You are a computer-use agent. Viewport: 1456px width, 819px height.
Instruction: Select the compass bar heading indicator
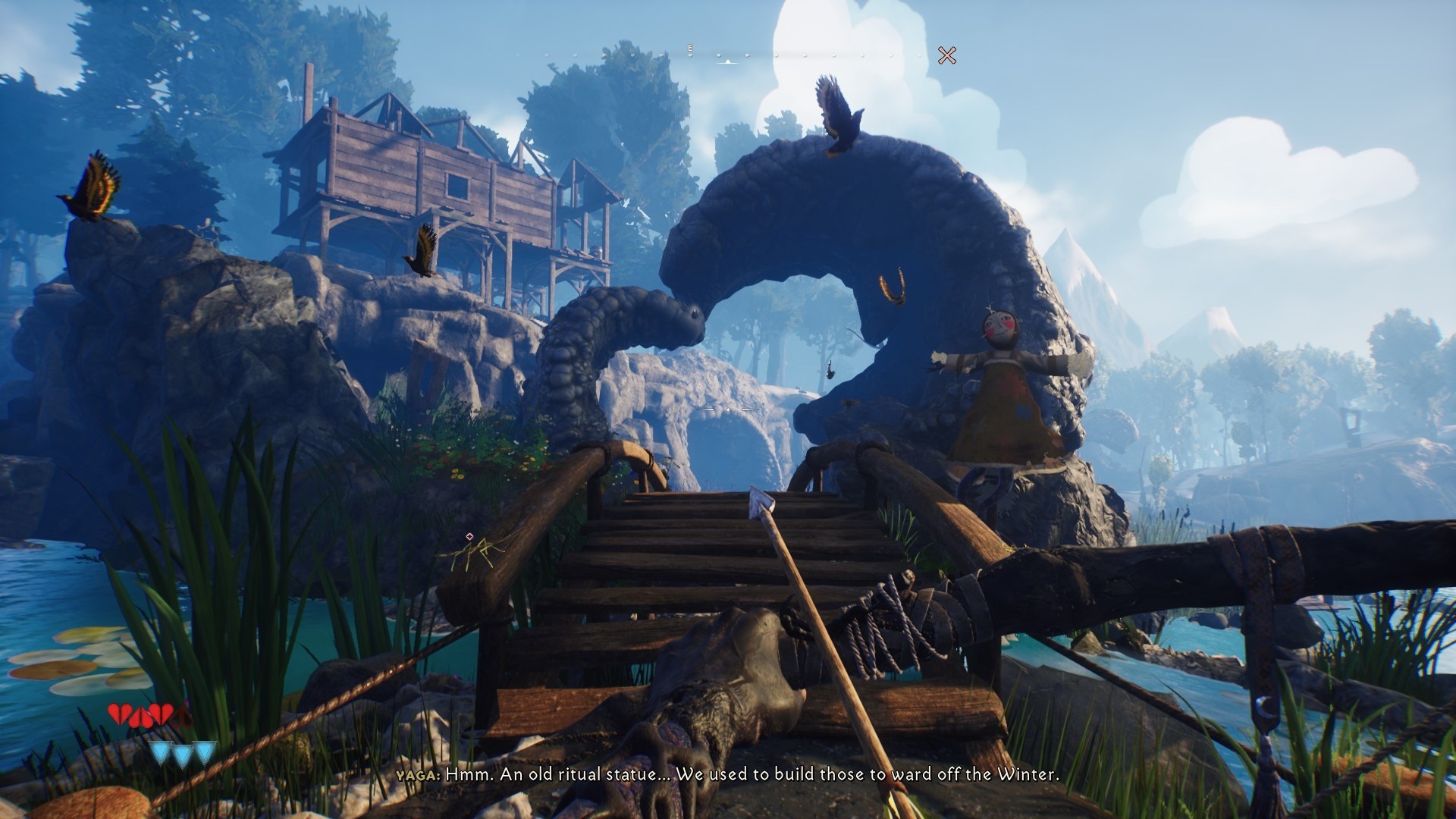coord(728,61)
